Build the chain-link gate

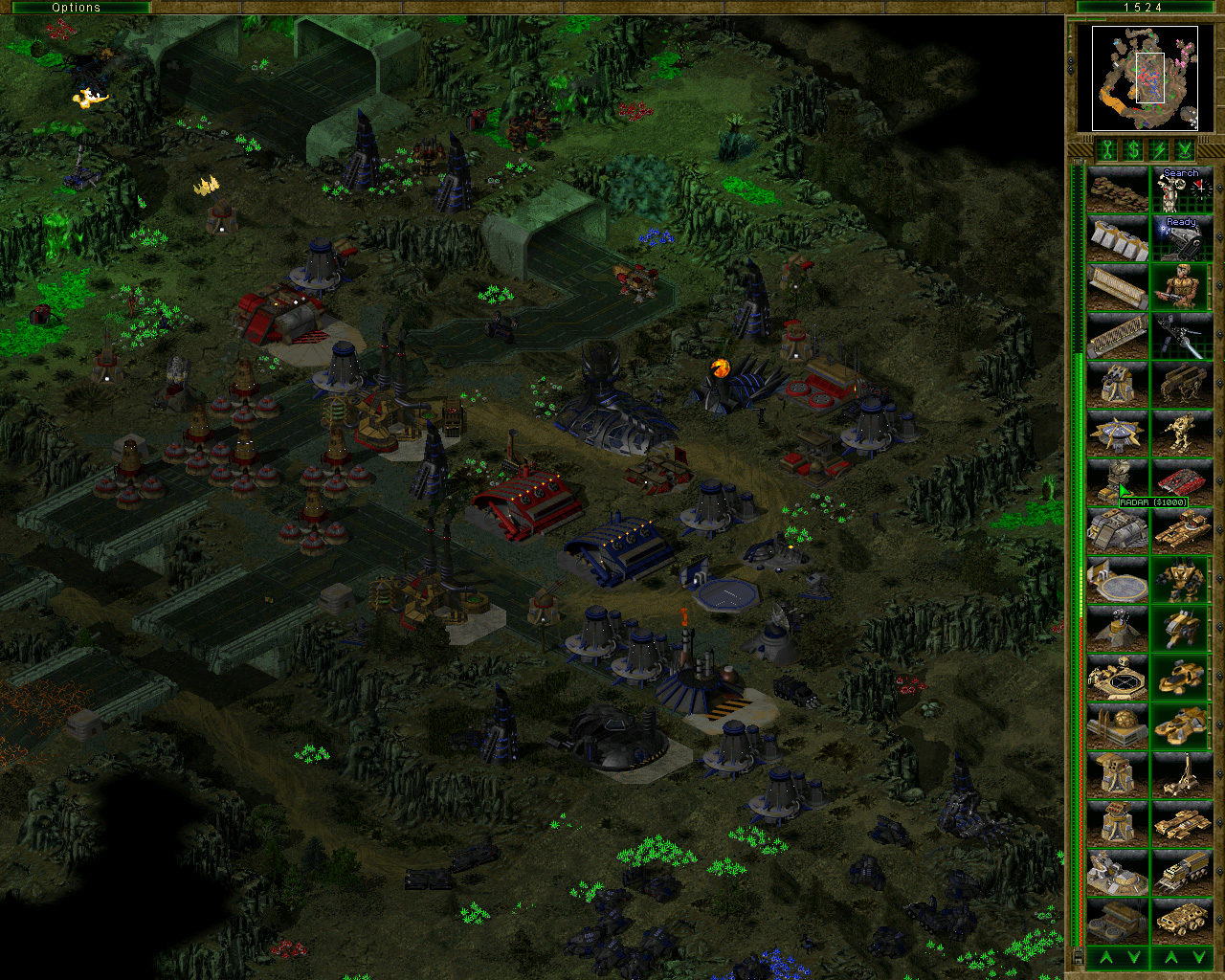click(x=1117, y=335)
